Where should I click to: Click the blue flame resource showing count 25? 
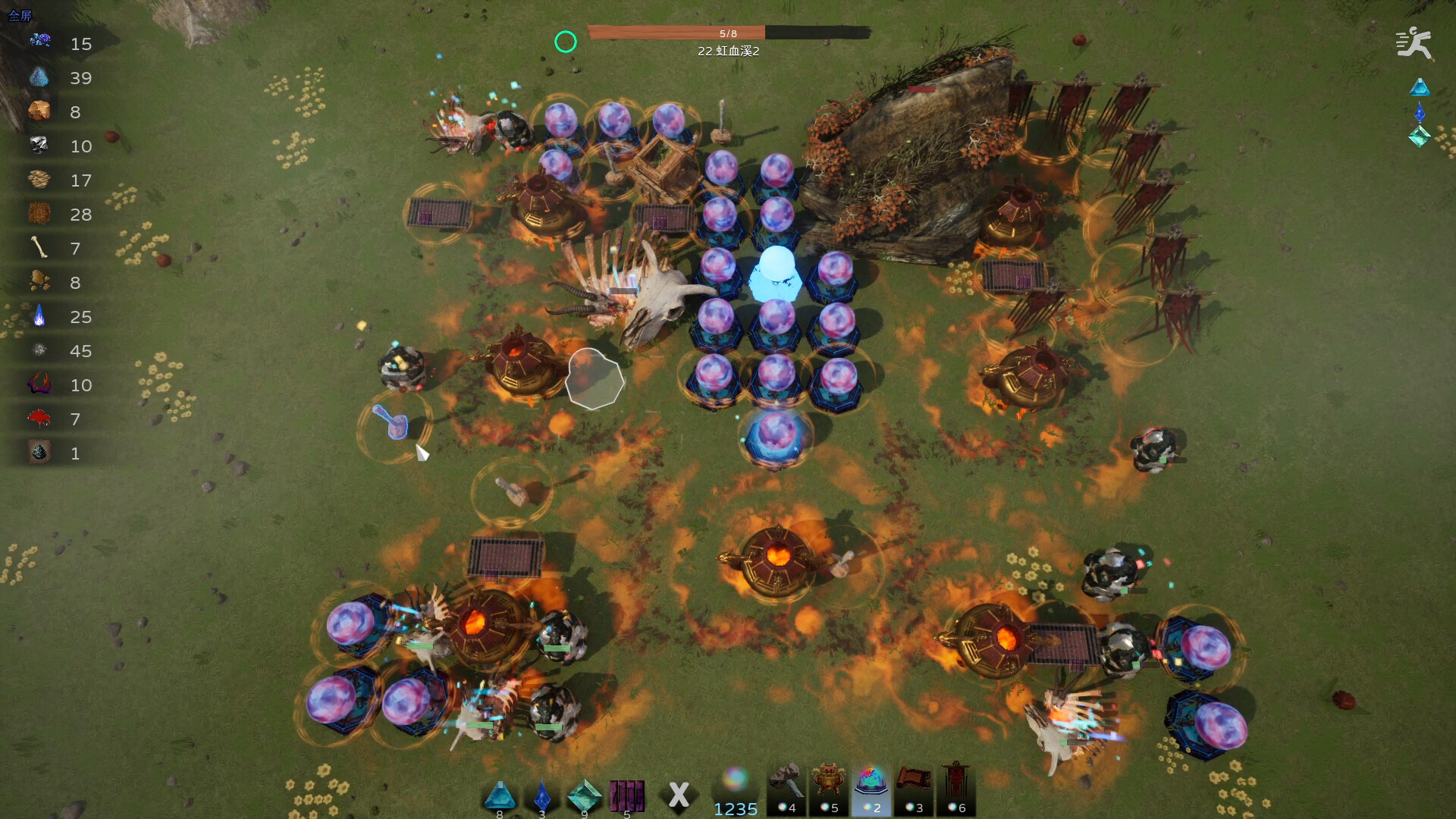[x=39, y=316]
